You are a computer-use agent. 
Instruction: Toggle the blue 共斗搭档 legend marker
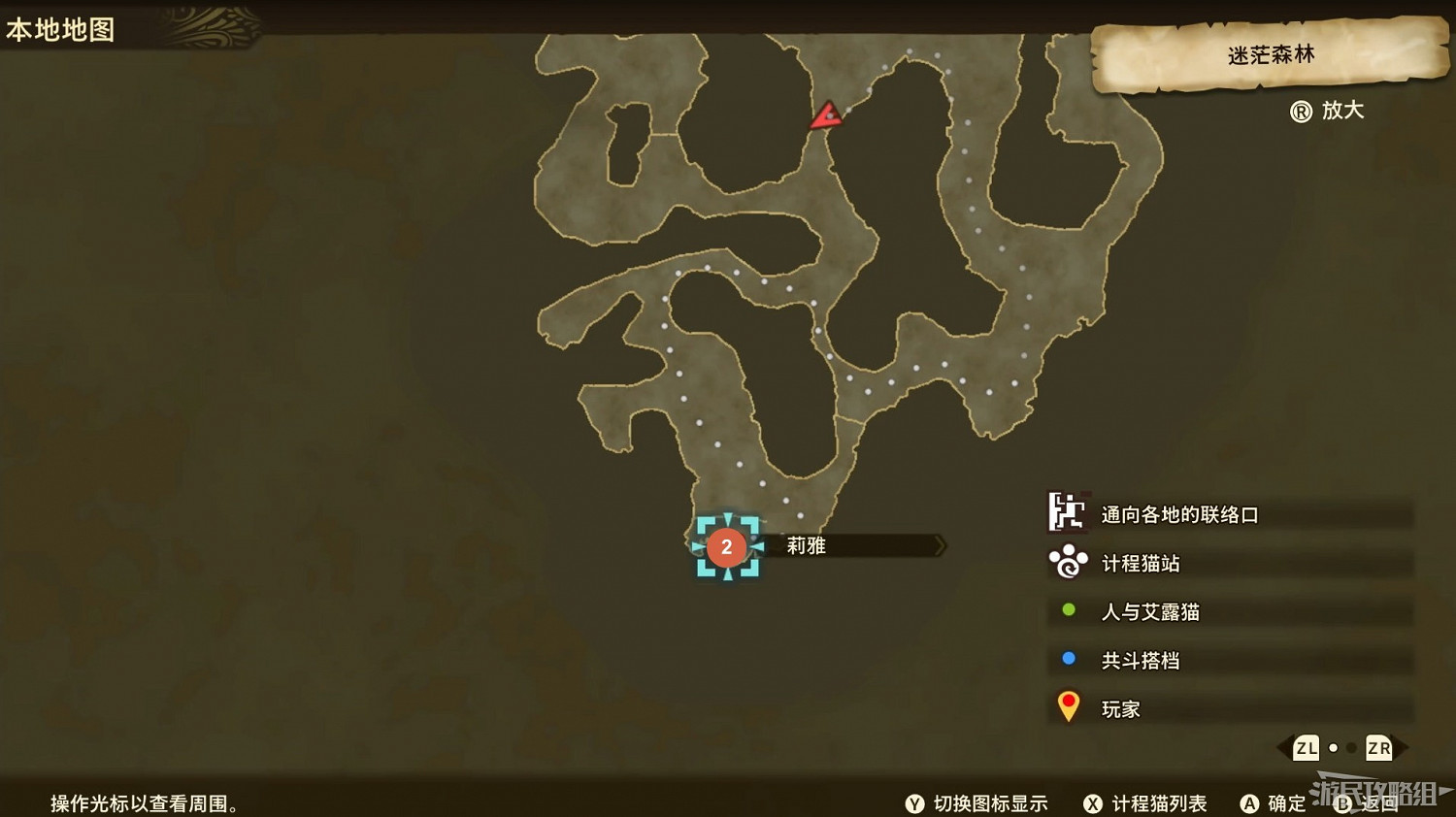[x=1069, y=659]
